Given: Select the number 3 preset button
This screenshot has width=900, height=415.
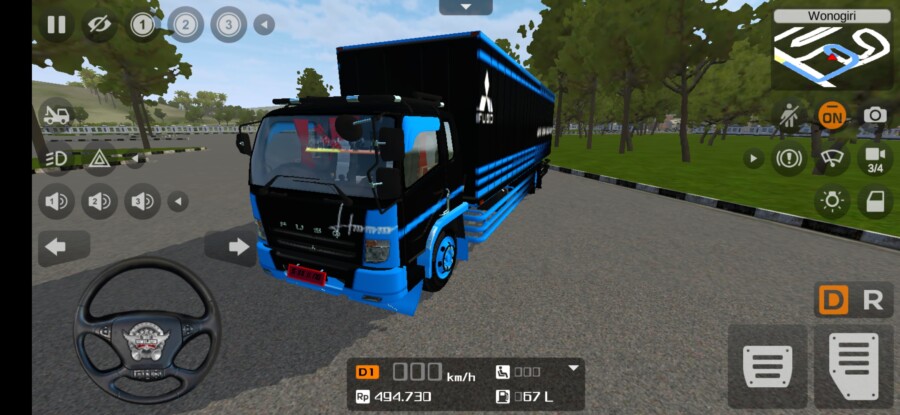Looking at the screenshot, I should pos(228,23).
